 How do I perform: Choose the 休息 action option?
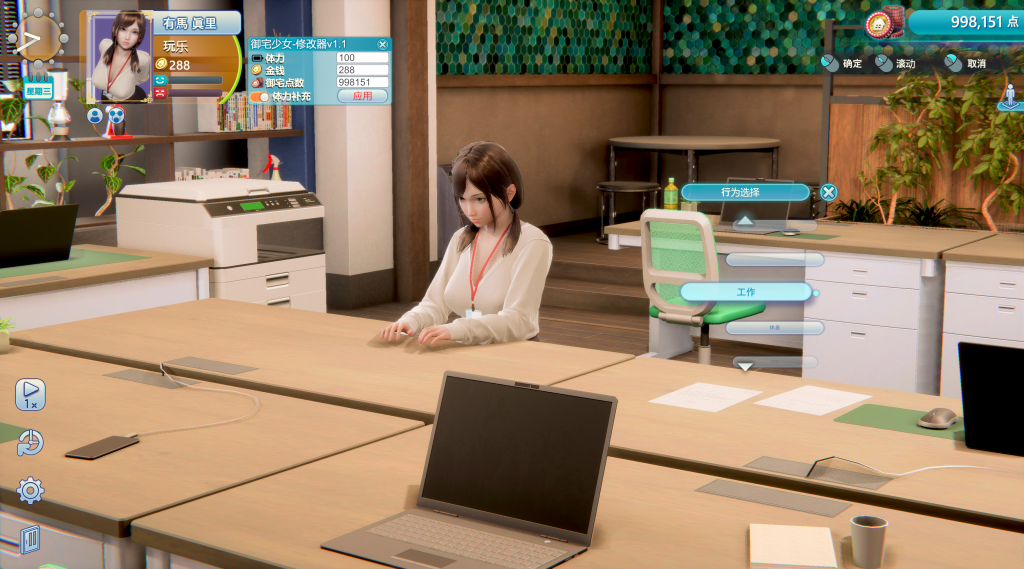[775, 327]
